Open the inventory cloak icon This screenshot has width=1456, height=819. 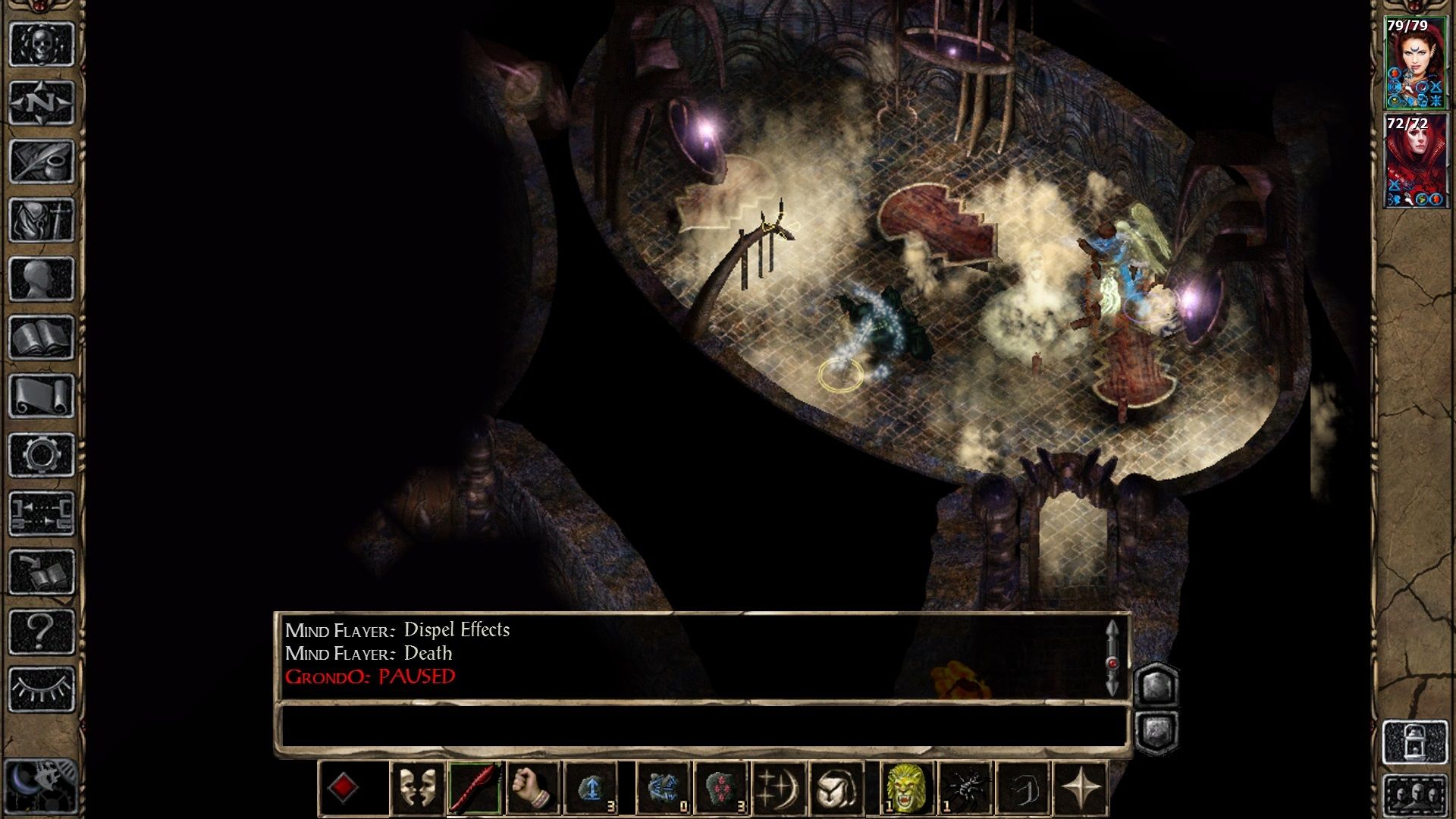tap(42, 218)
